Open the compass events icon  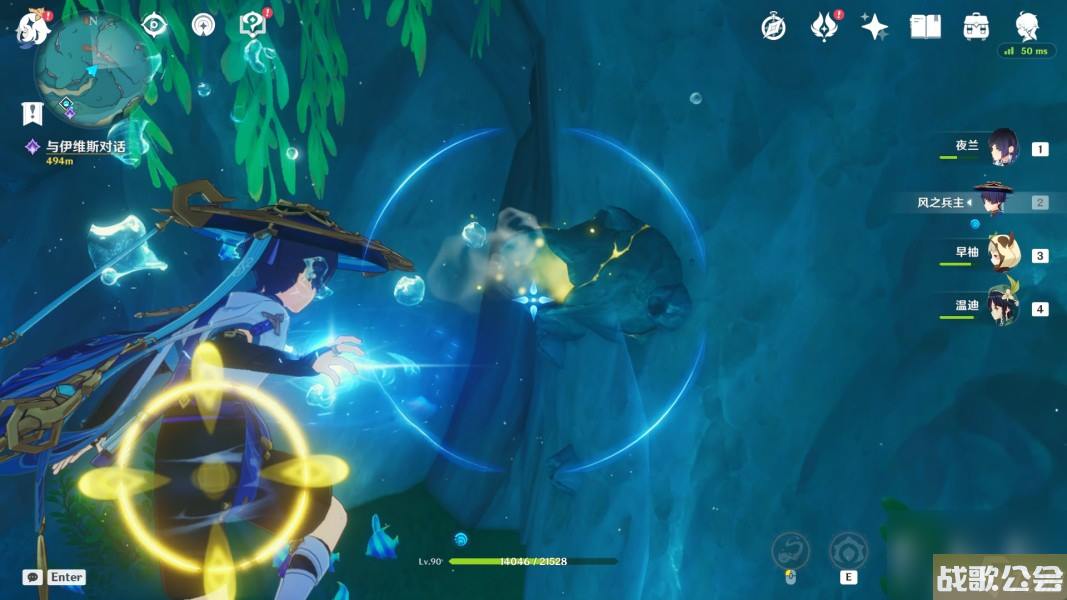click(x=773, y=27)
